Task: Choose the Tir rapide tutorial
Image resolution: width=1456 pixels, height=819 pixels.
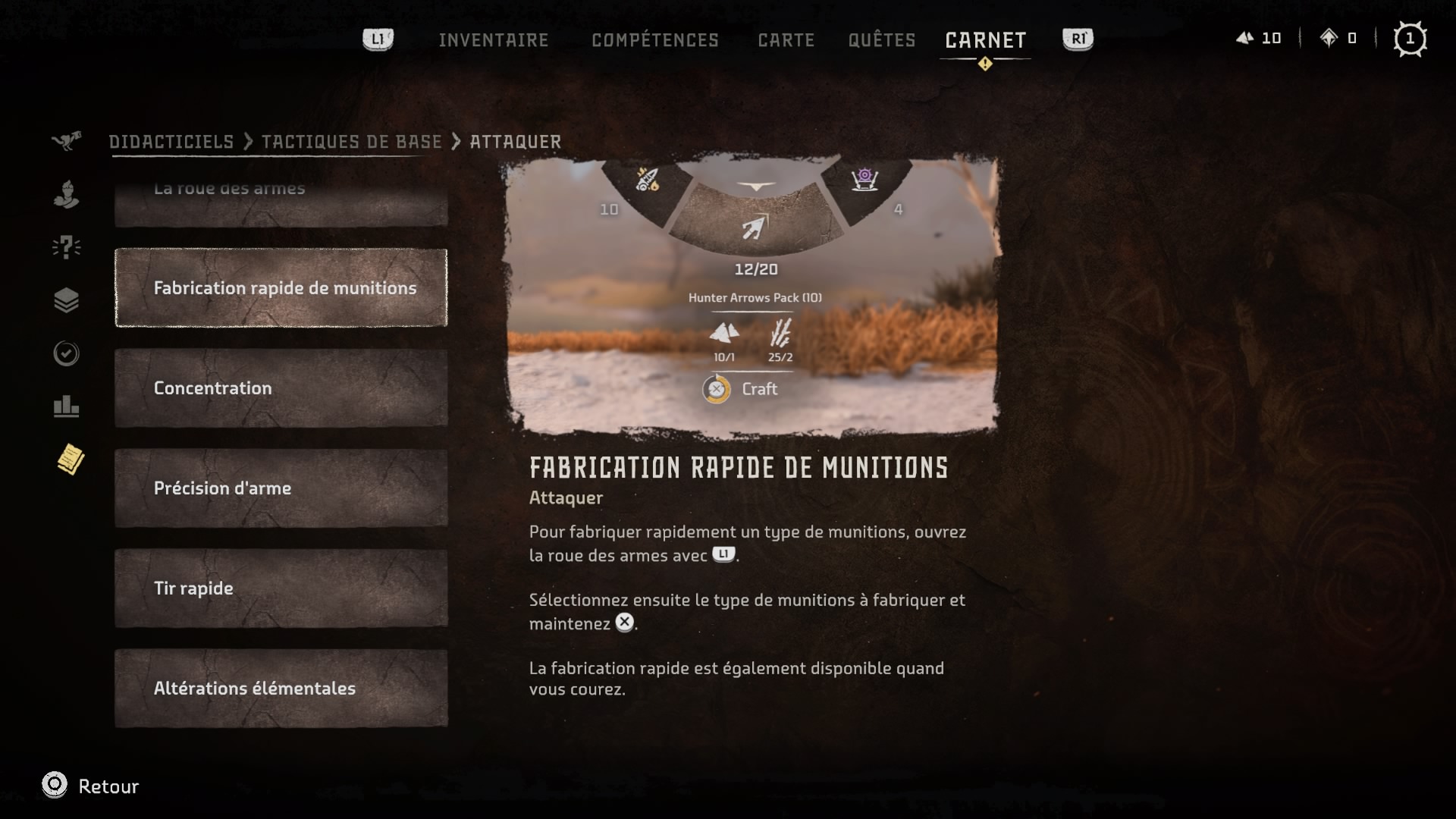Action: click(x=281, y=588)
